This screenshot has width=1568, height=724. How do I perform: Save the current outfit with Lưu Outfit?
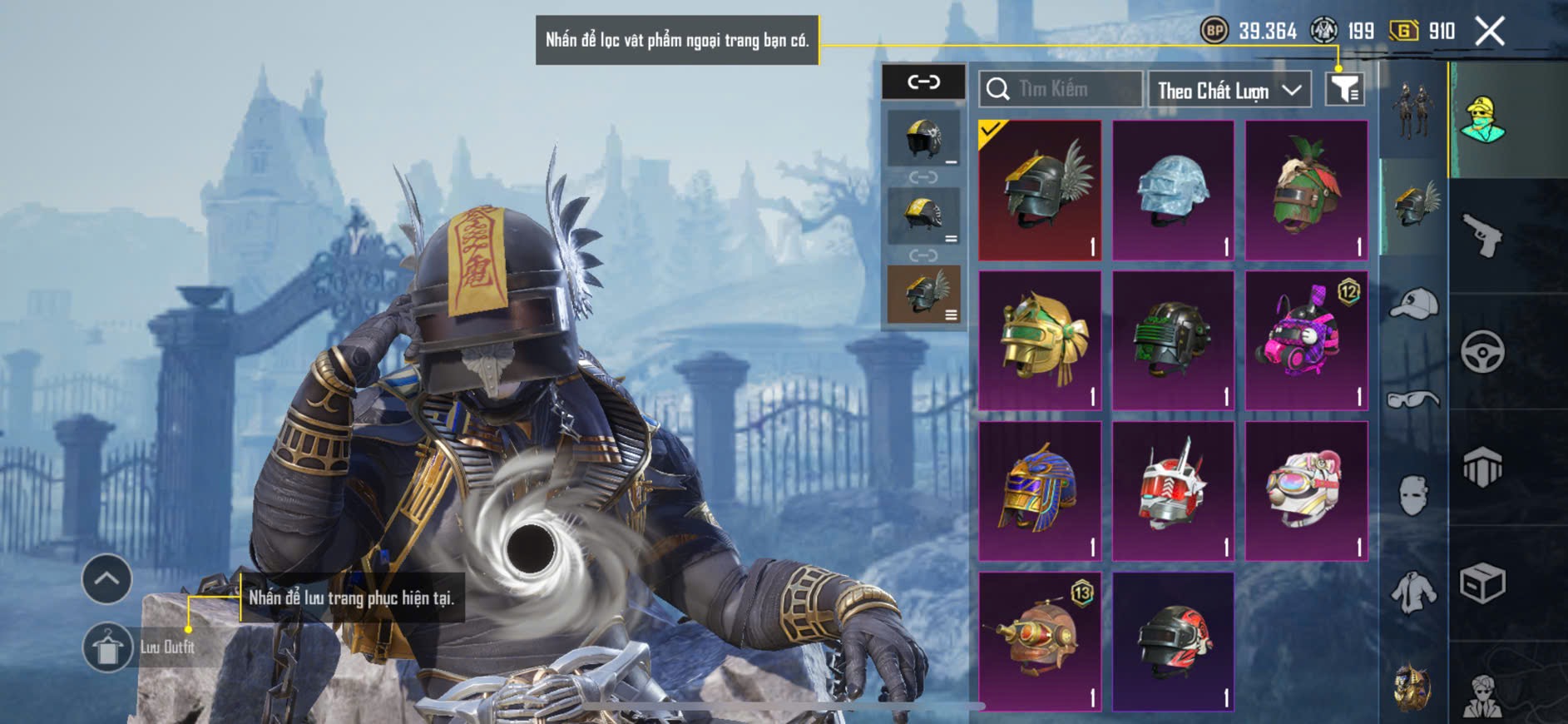point(108,647)
